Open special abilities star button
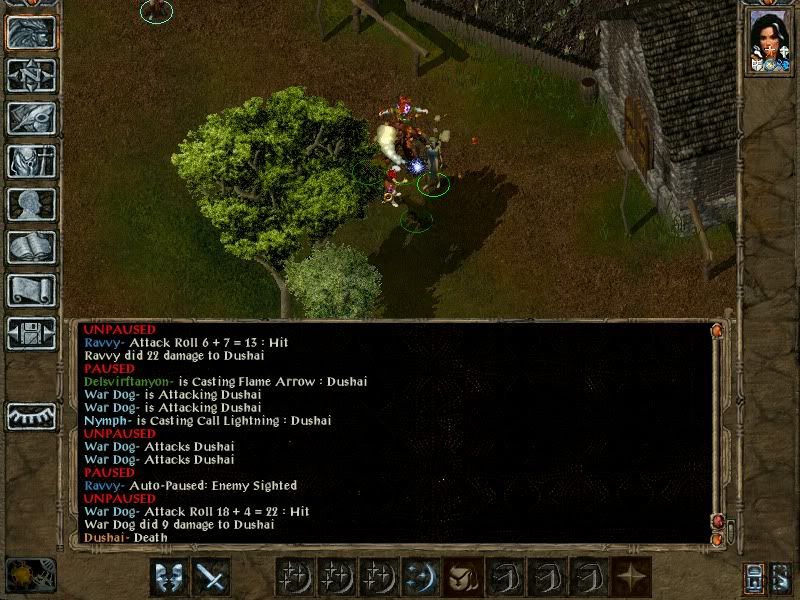The image size is (800, 600). pyautogui.click(x=631, y=578)
